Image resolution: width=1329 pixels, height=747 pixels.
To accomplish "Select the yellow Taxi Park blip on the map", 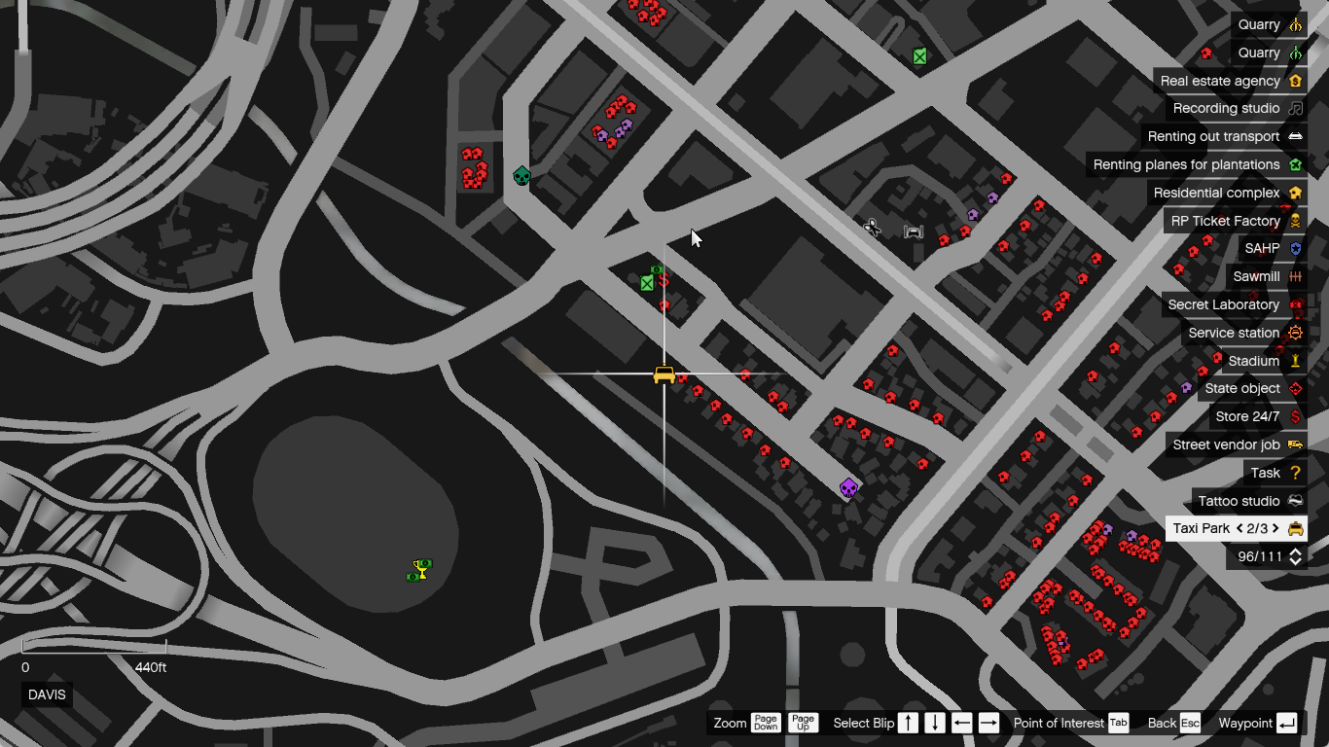I will tap(662, 374).
